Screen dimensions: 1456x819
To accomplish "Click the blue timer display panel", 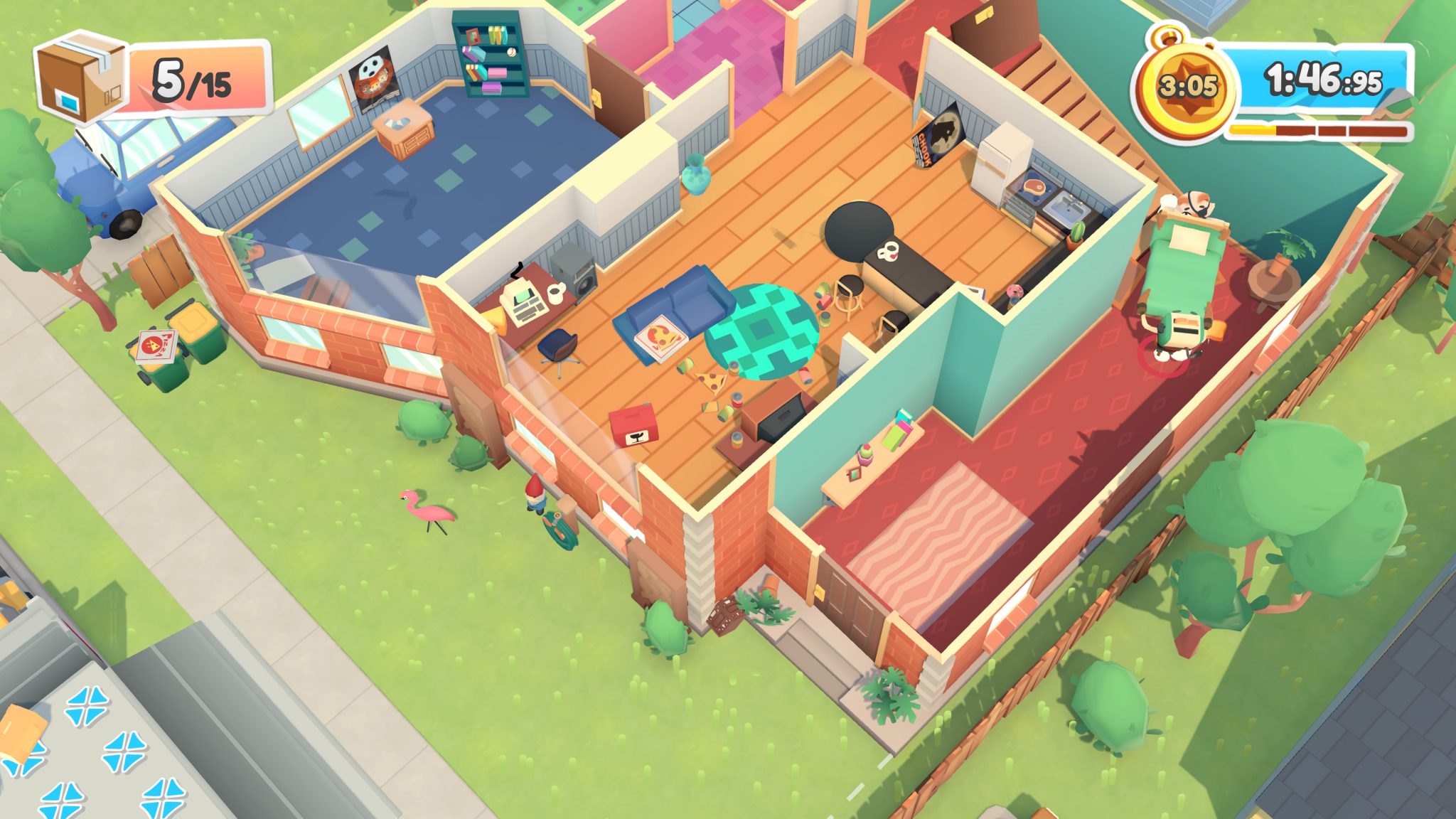I will [x=1319, y=82].
